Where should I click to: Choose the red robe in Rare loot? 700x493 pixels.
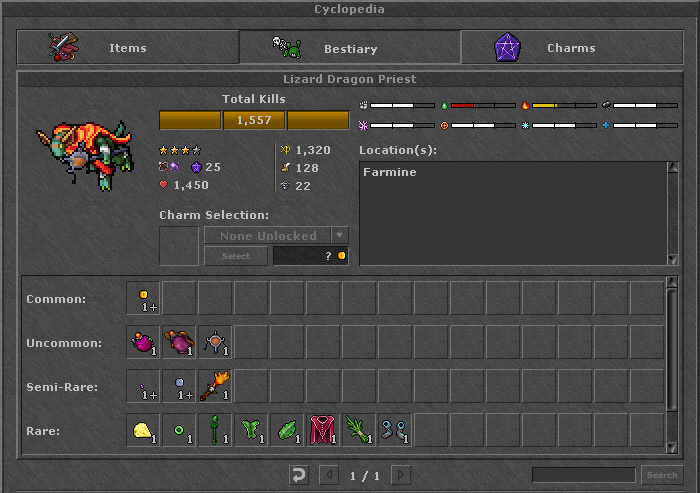pos(324,430)
